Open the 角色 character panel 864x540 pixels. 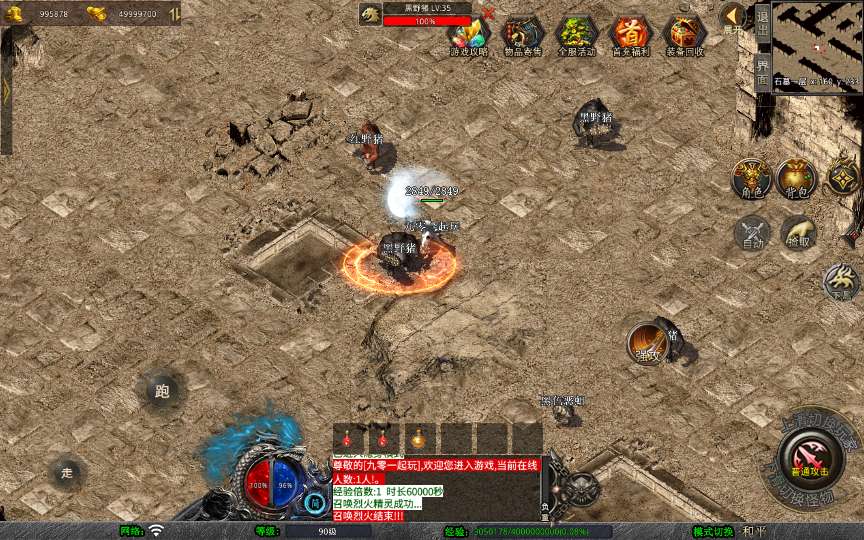tap(750, 177)
